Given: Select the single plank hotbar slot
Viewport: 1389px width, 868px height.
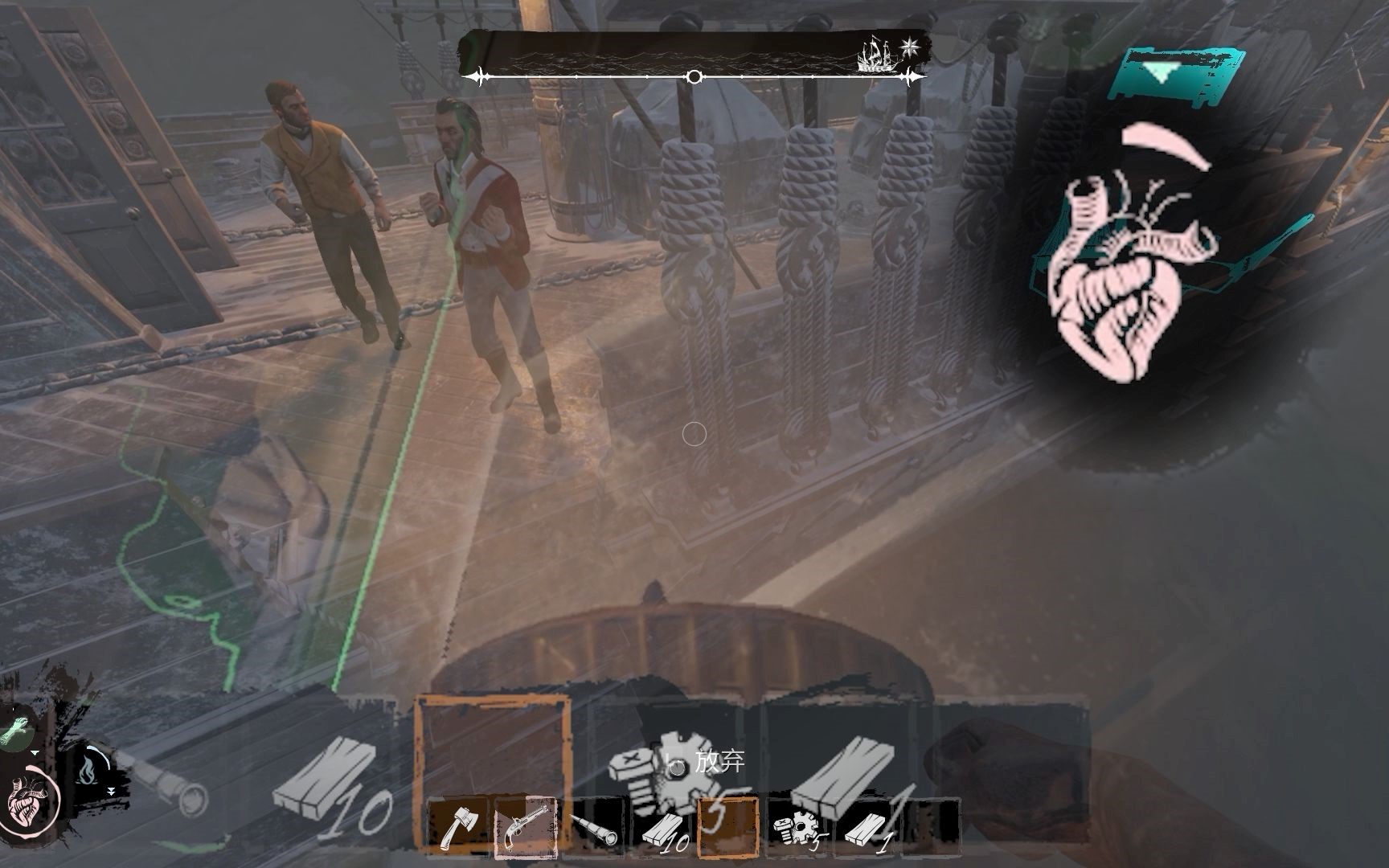Looking at the screenshot, I should [867, 829].
